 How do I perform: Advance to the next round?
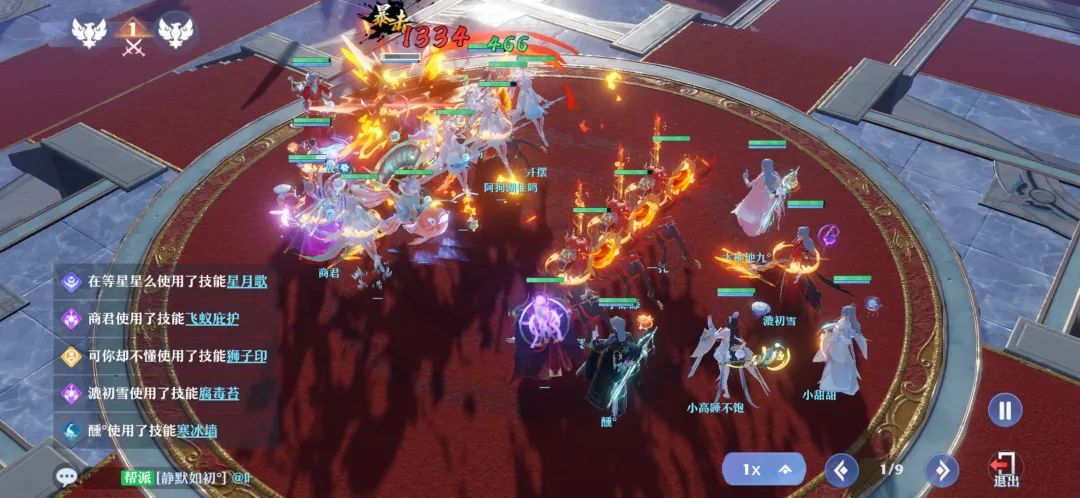tap(941, 469)
